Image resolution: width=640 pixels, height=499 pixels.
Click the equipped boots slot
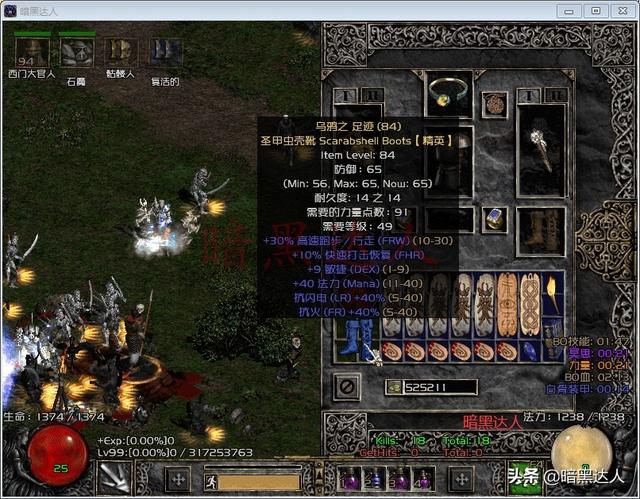point(541,226)
